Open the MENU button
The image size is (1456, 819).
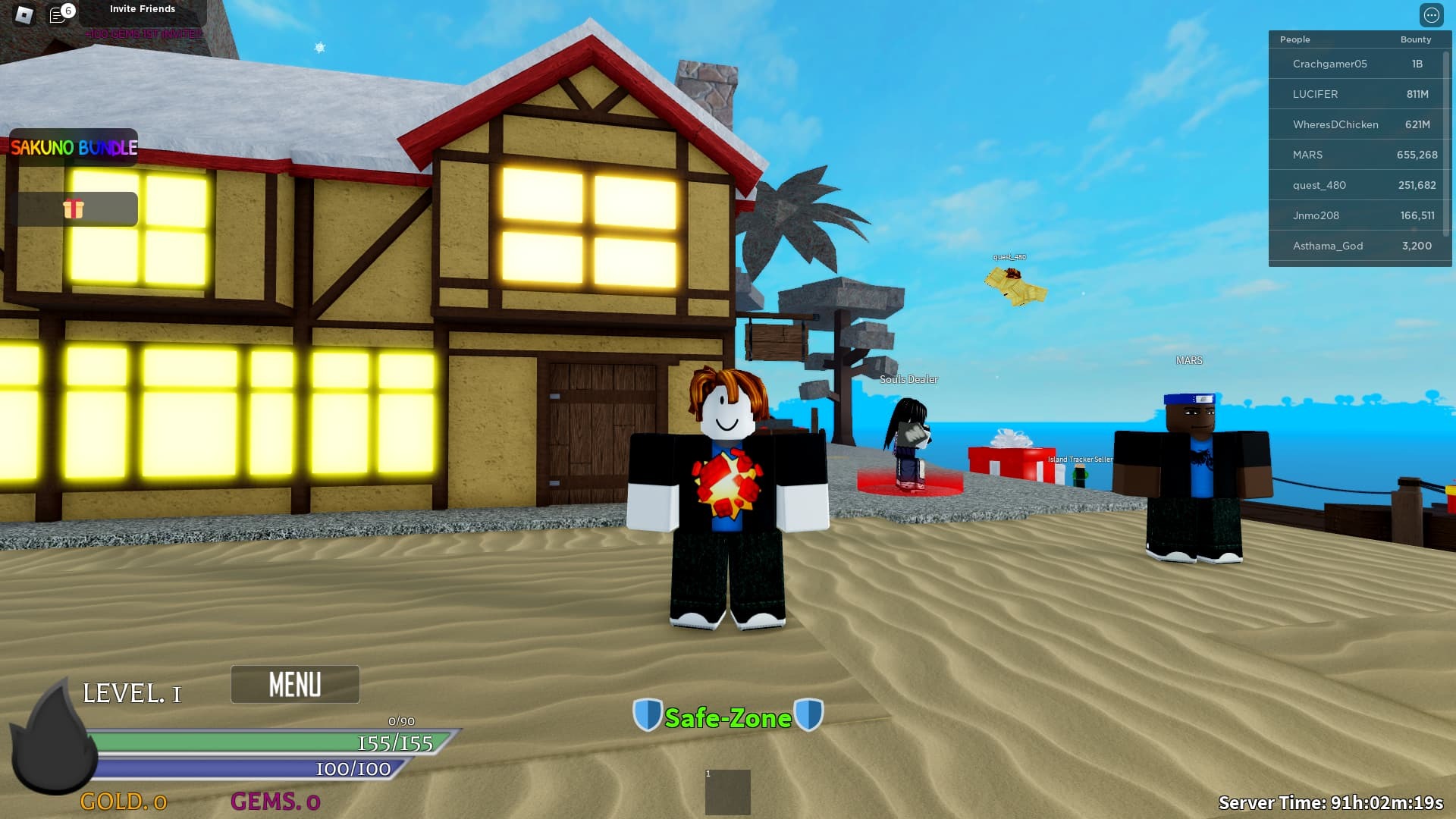(x=295, y=684)
